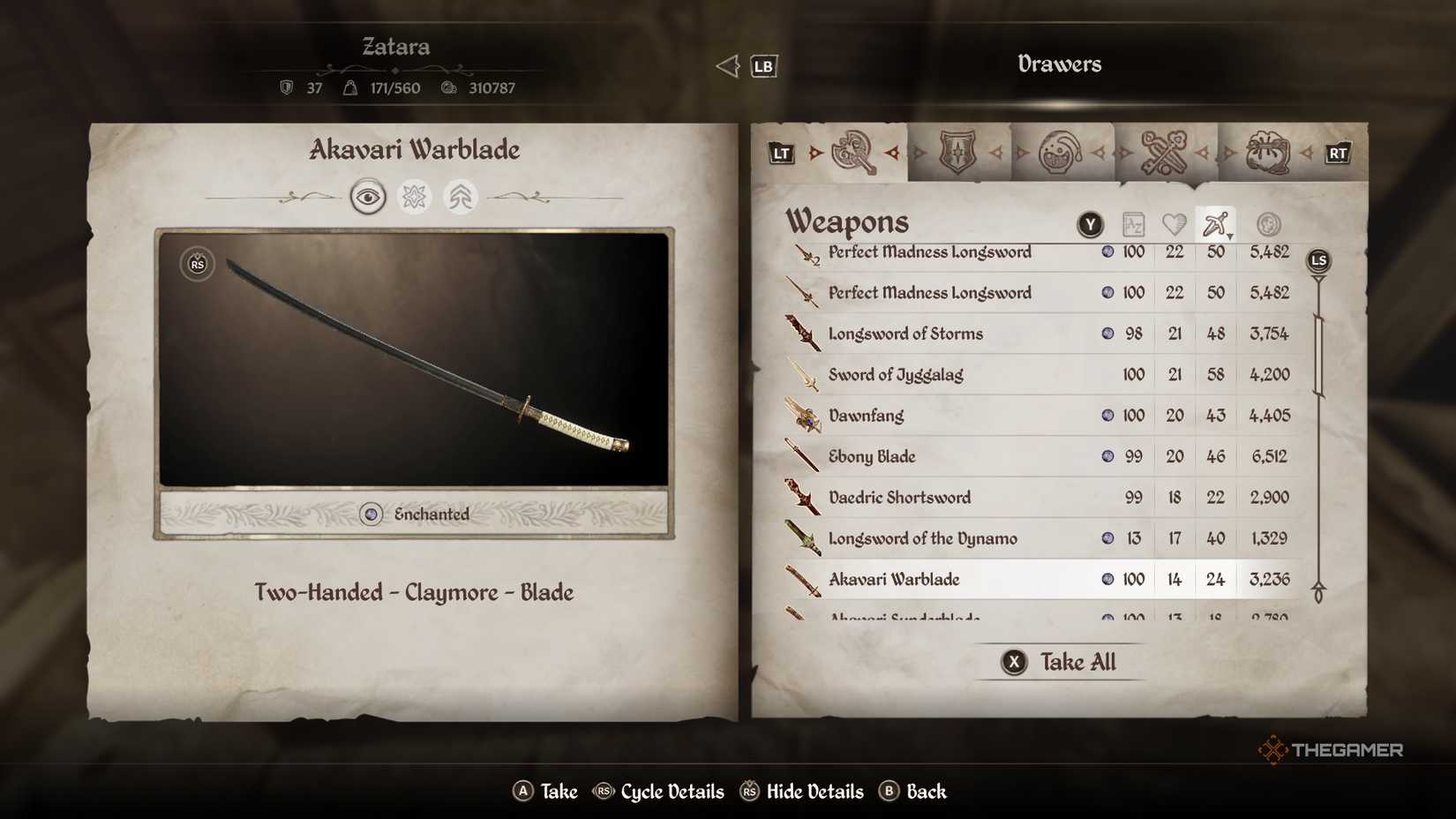Select the Drawers header tab
Image resolution: width=1456 pixels, height=819 pixels.
coord(1058,64)
